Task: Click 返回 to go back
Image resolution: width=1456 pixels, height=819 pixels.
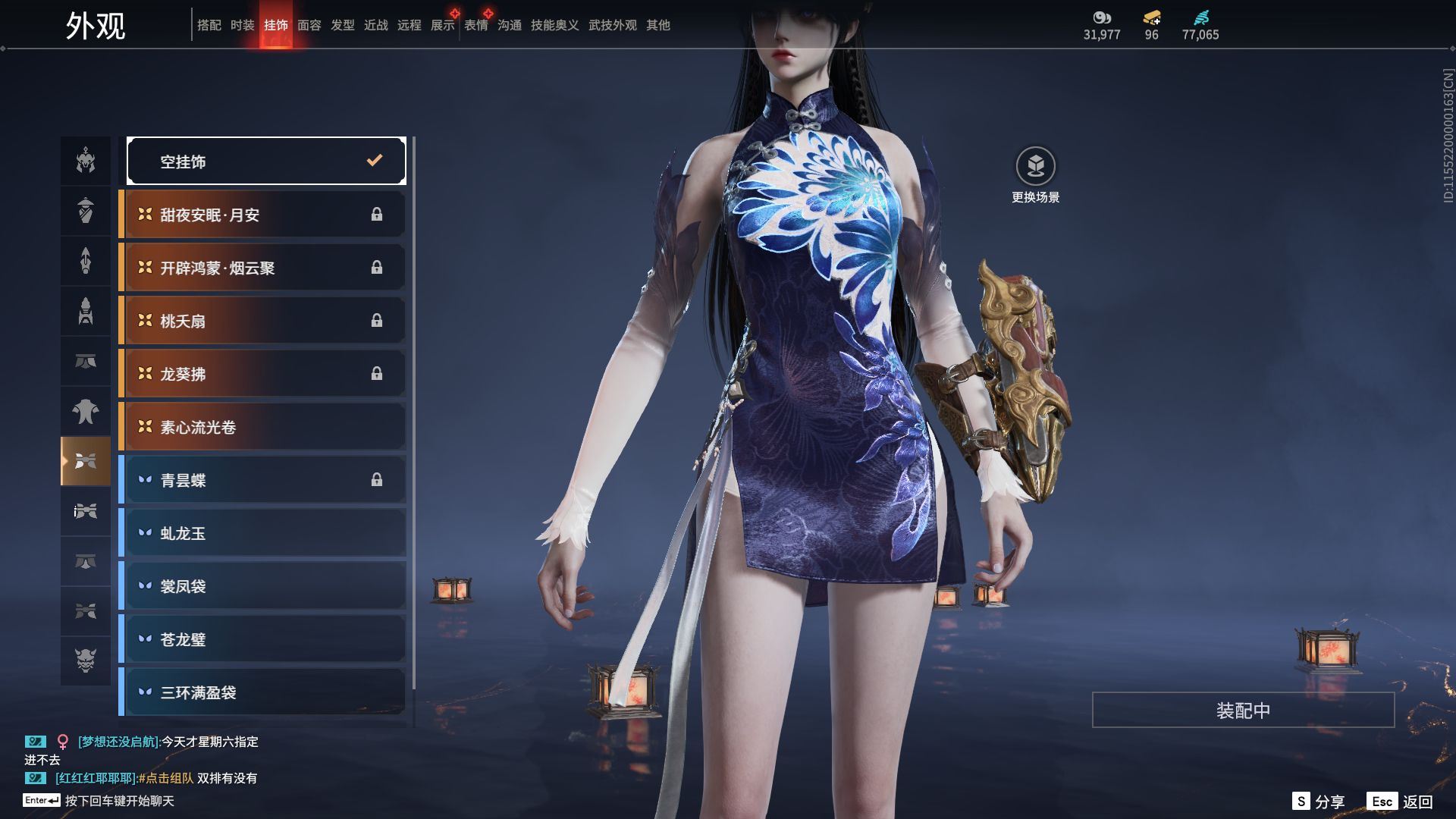Action: 1401,802
